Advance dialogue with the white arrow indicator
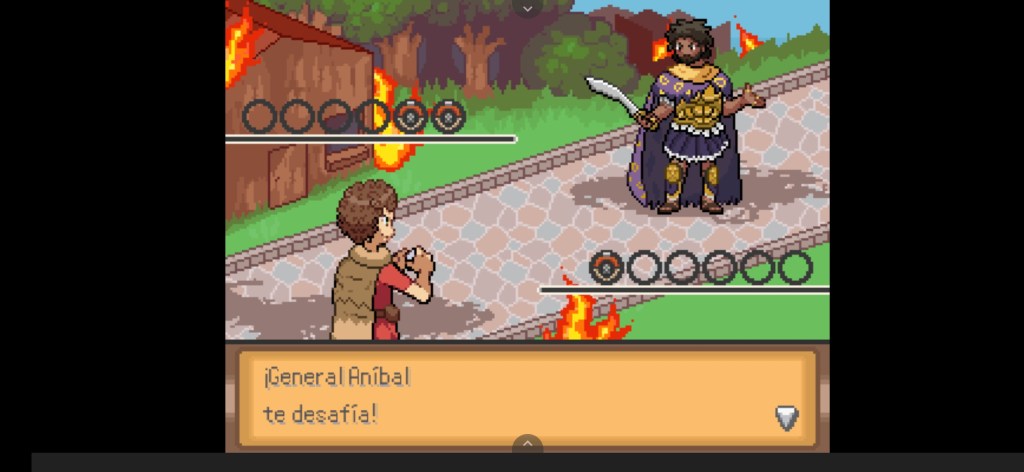The width and height of the screenshot is (1024, 472). click(x=787, y=418)
